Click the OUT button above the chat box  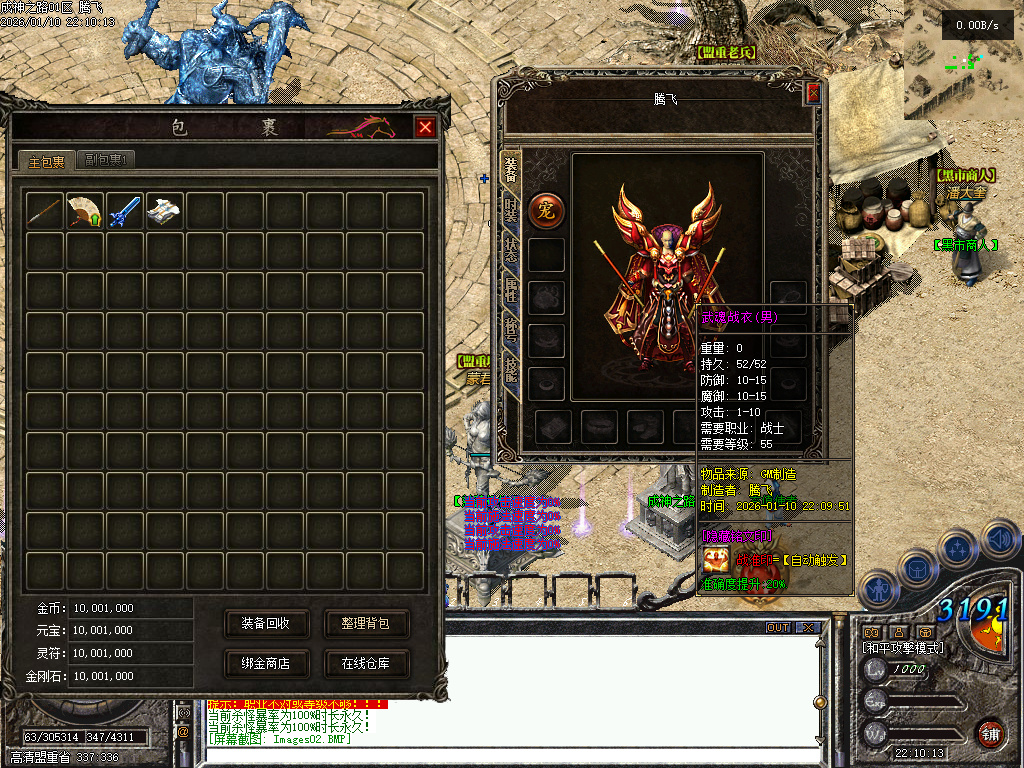[x=778, y=628]
